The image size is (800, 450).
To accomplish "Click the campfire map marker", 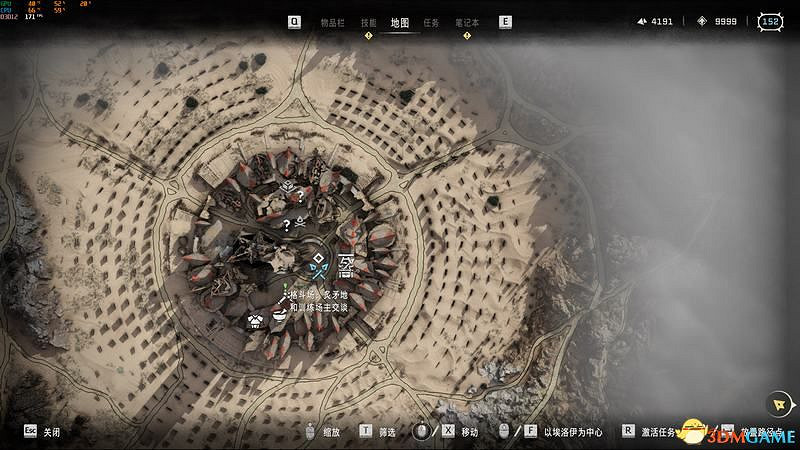I will pos(300,220).
